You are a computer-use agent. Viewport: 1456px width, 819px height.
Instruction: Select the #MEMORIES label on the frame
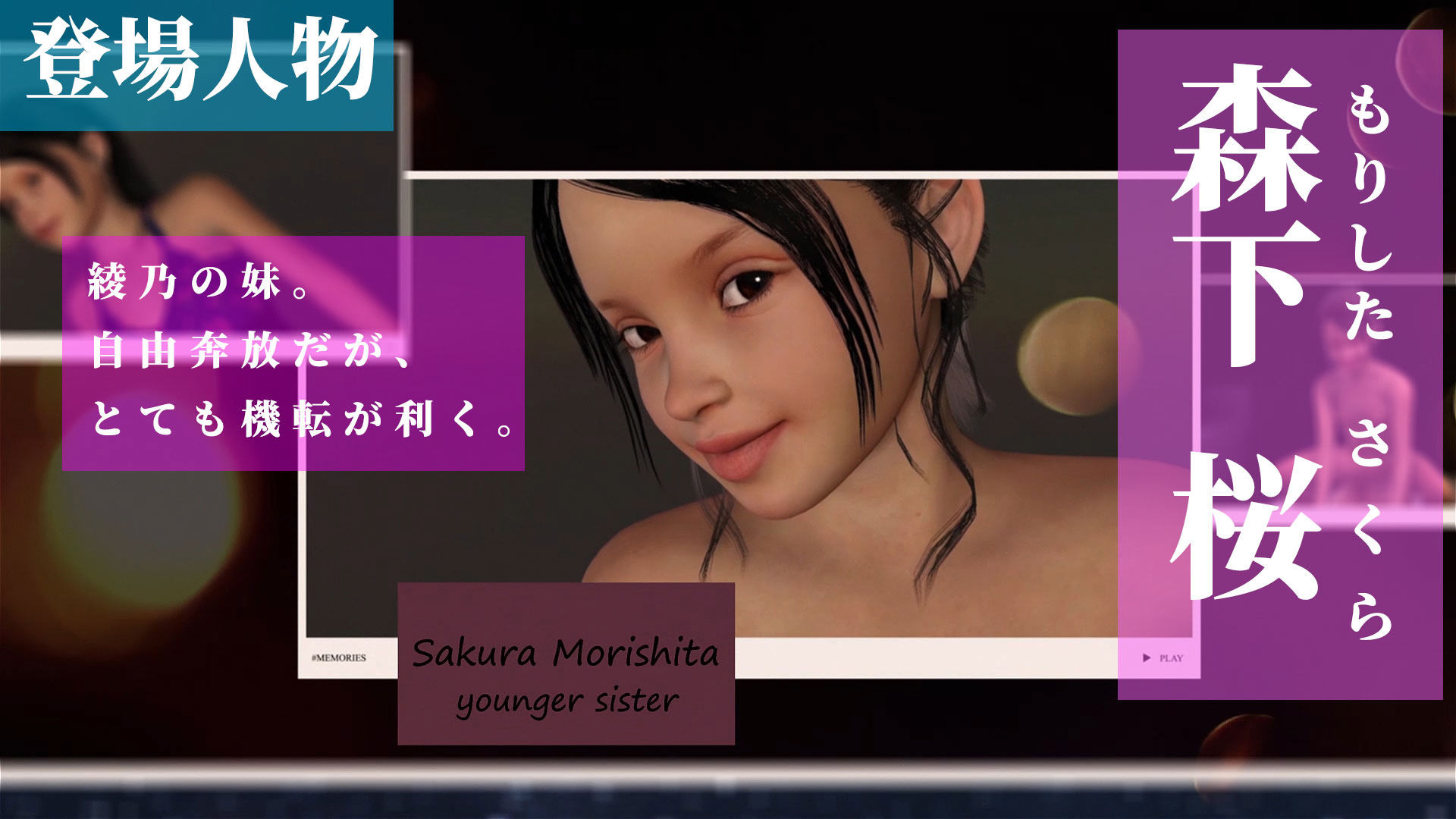pyautogui.click(x=338, y=658)
